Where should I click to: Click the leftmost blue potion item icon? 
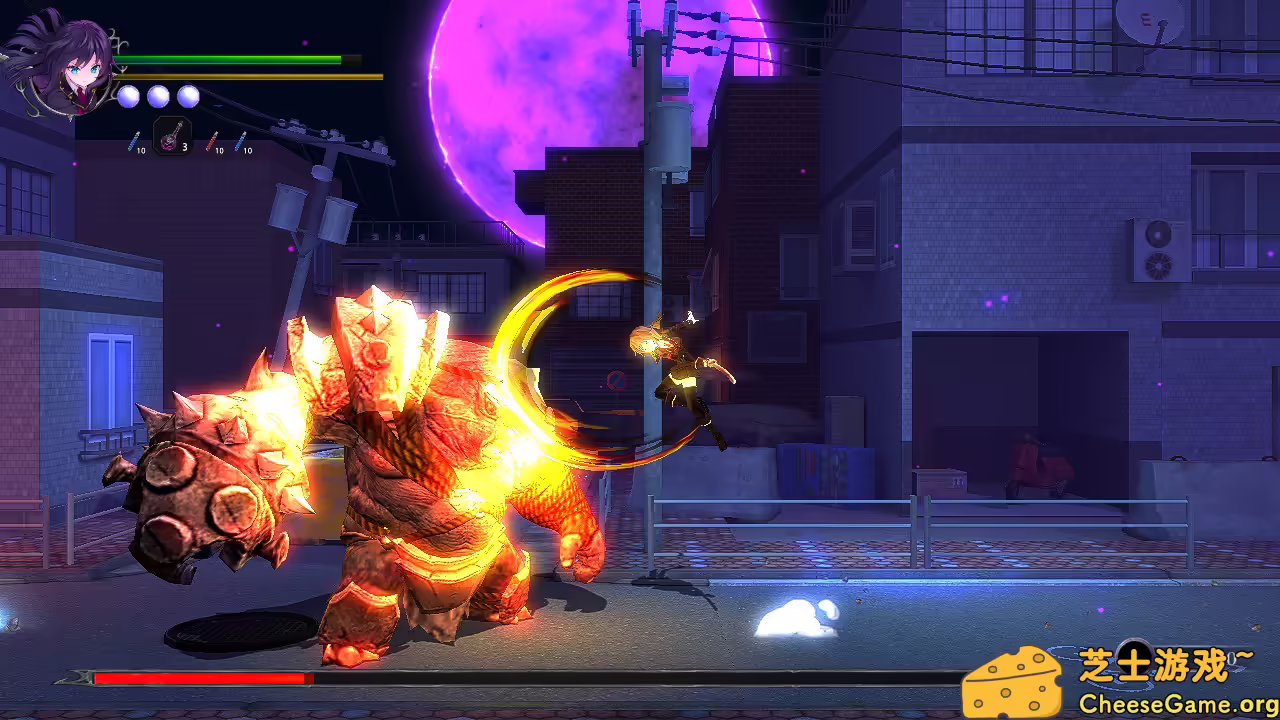click(132, 140)
